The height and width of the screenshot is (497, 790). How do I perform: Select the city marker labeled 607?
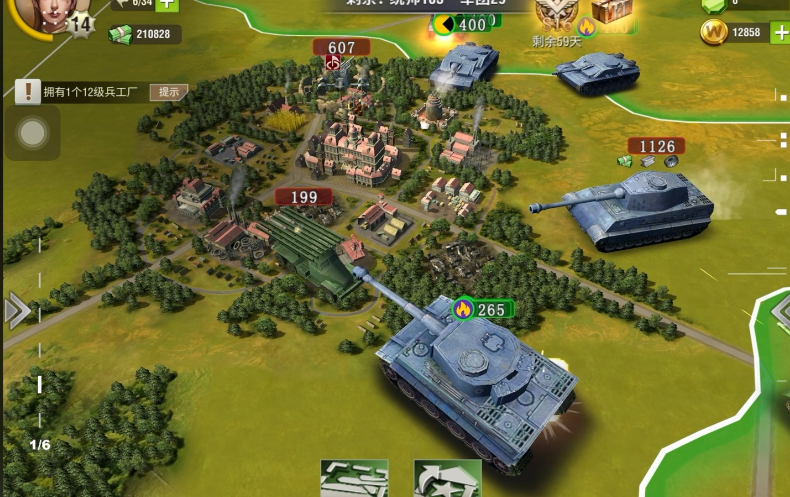[x=340, y=48]
